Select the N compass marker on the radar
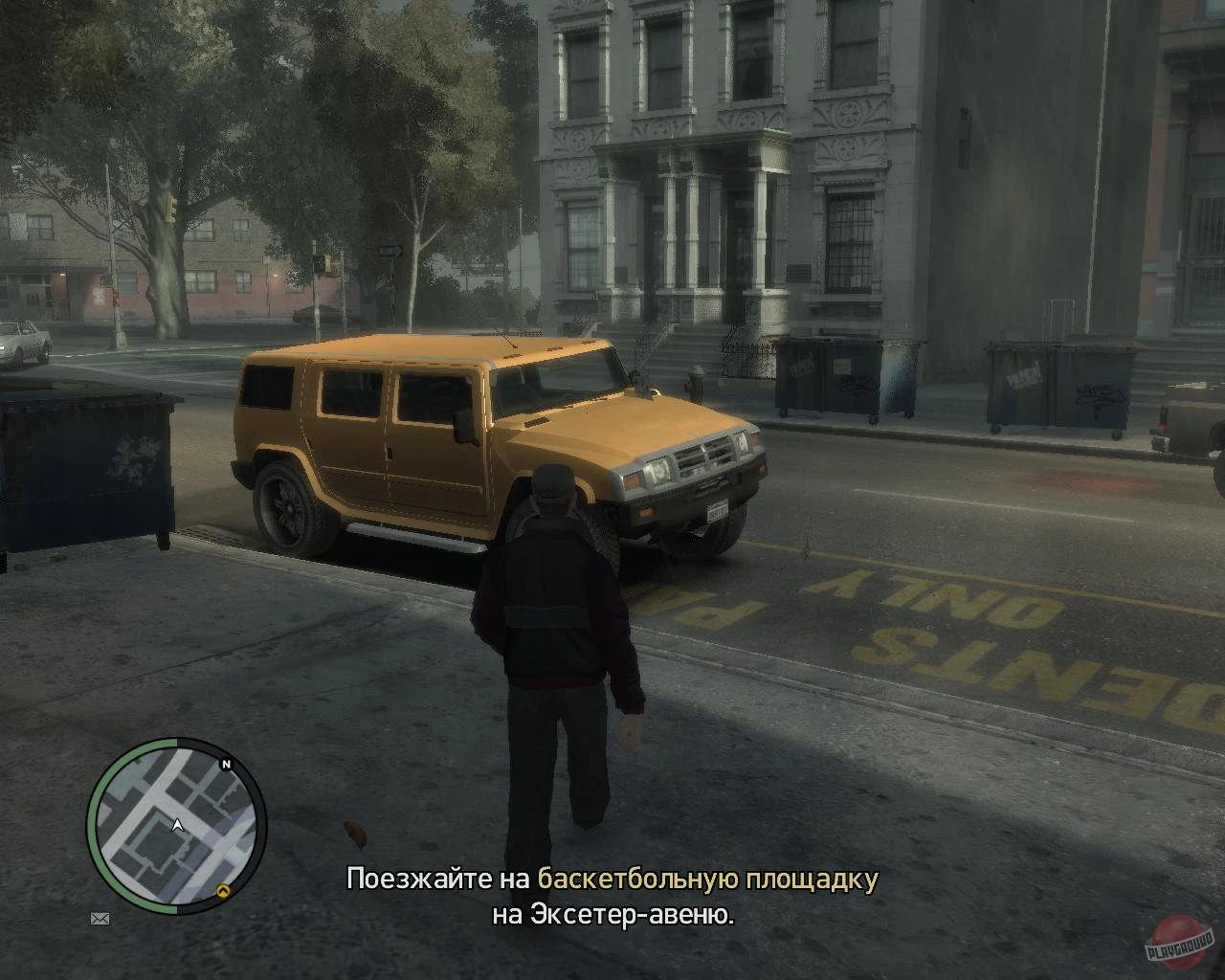 pyautogui.click(x=226, y=766)
